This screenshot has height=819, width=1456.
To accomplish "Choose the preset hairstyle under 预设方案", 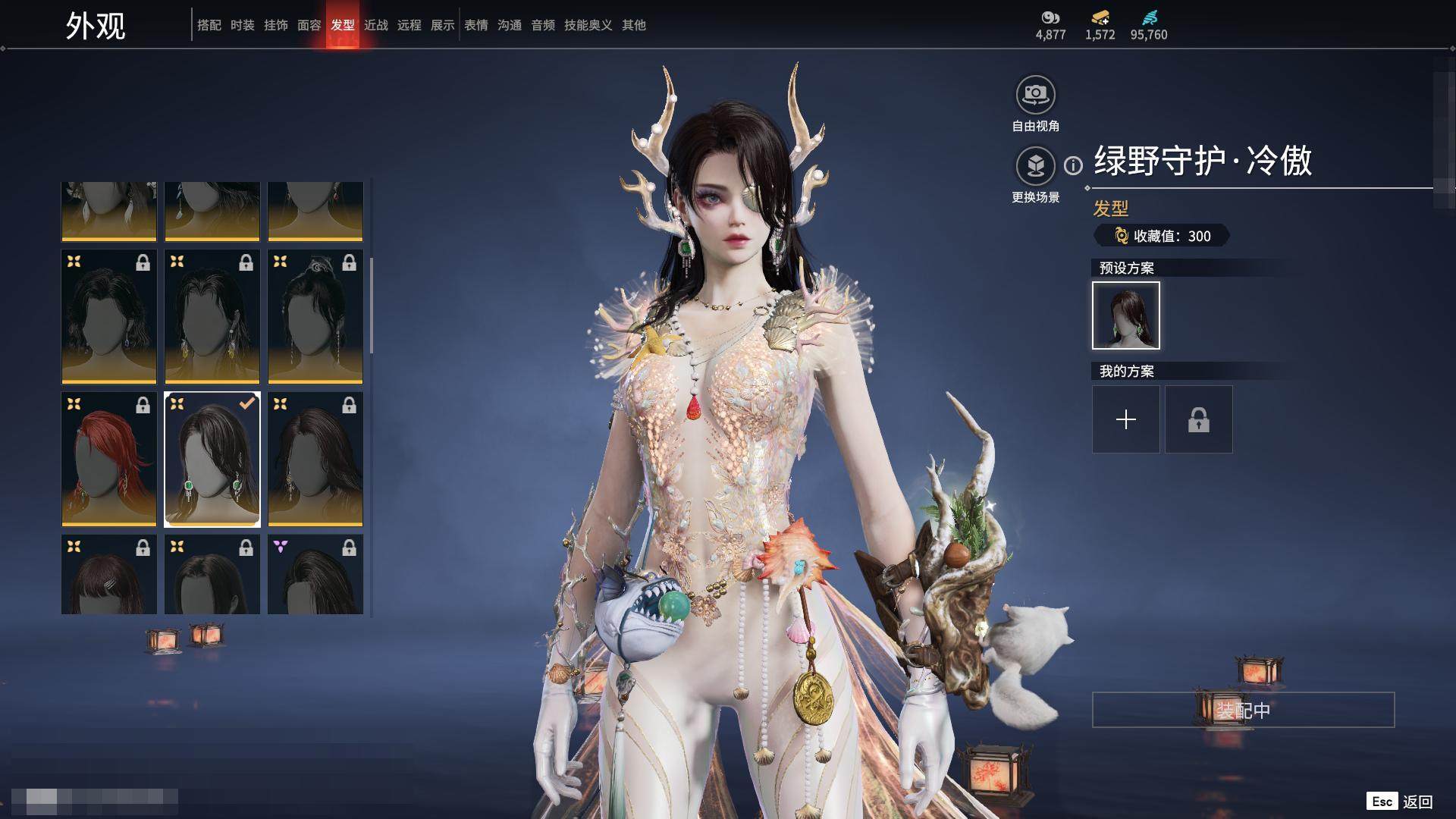I will click(x=1125, y=315).
